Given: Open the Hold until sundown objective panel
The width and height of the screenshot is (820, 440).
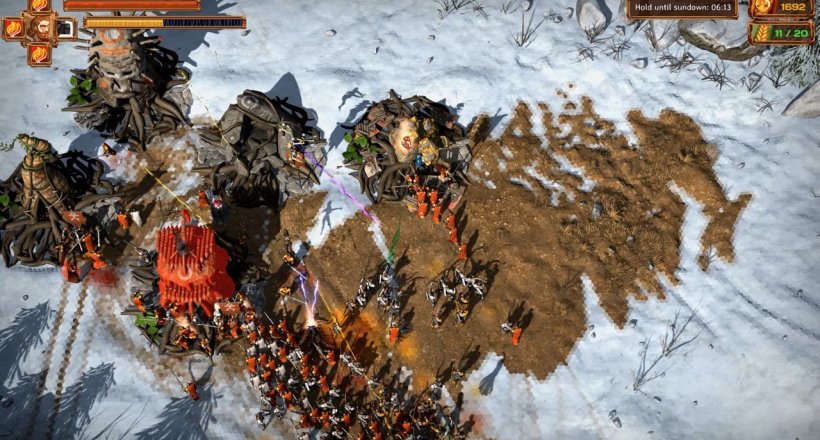Looking at the screenshot, I should tap(683, 9).
